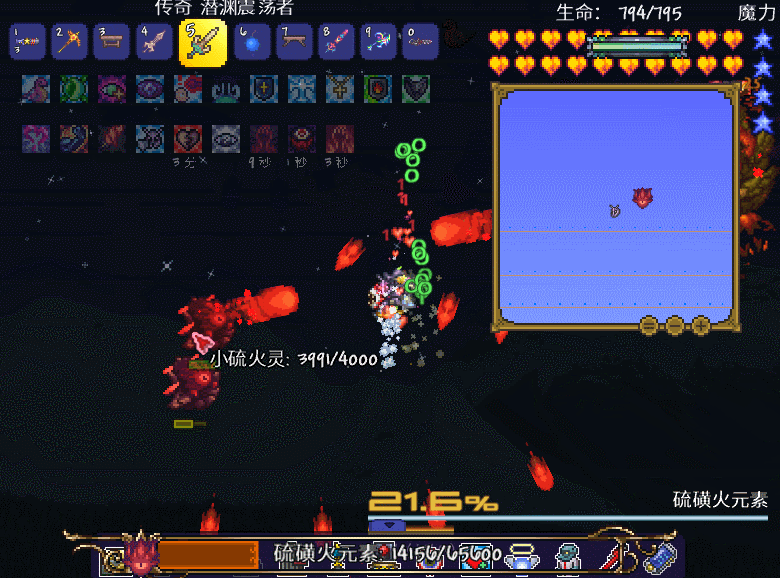Select the pink-blue staff in slot 8
The image size is (780, 578).
[x=336, y=42]
